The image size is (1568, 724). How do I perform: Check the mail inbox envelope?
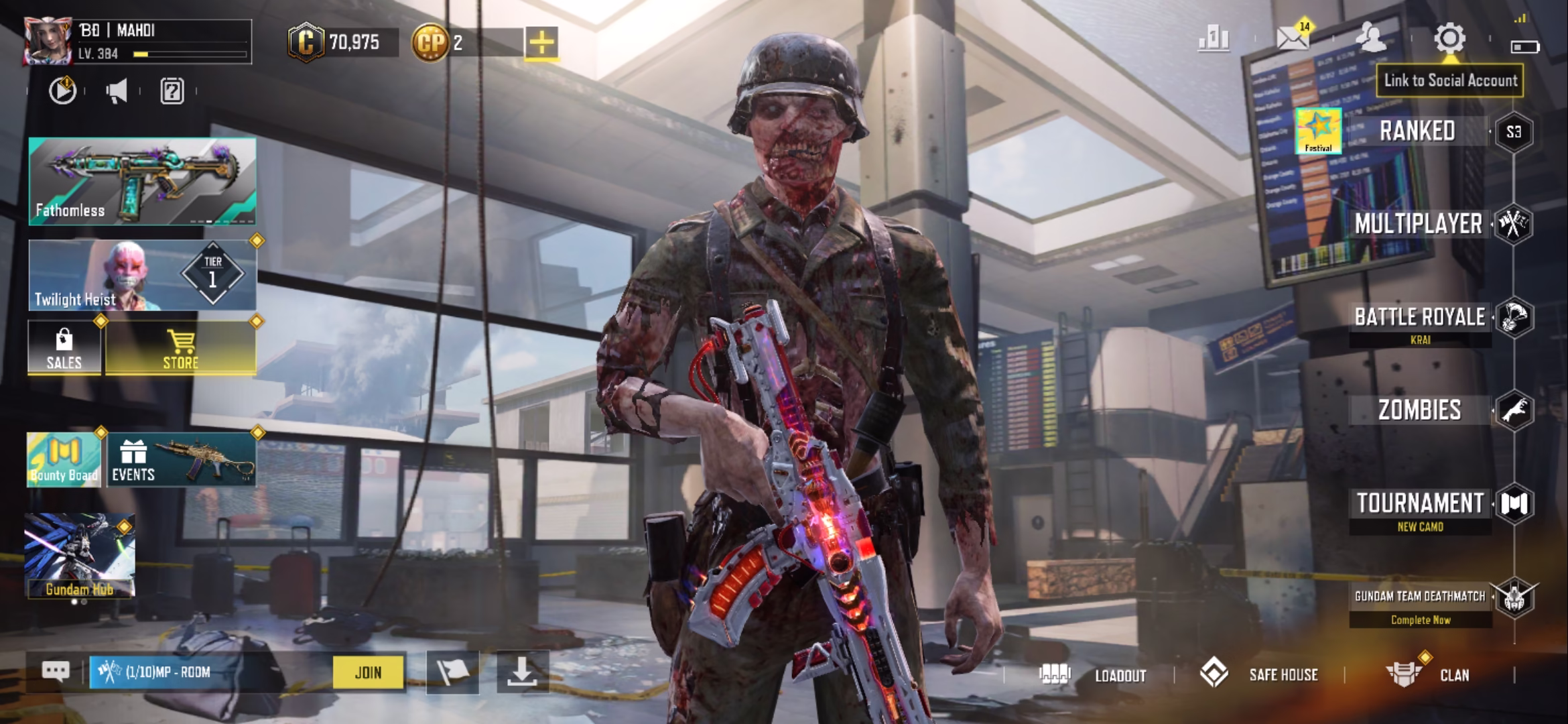(1293, 39)
